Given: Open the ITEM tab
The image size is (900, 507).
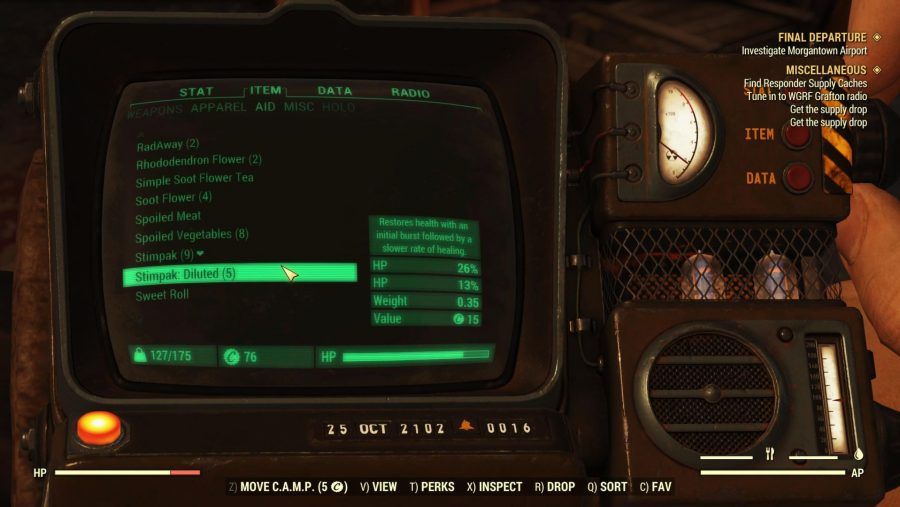Looking at the screenshot, I should tap(265, 91).
